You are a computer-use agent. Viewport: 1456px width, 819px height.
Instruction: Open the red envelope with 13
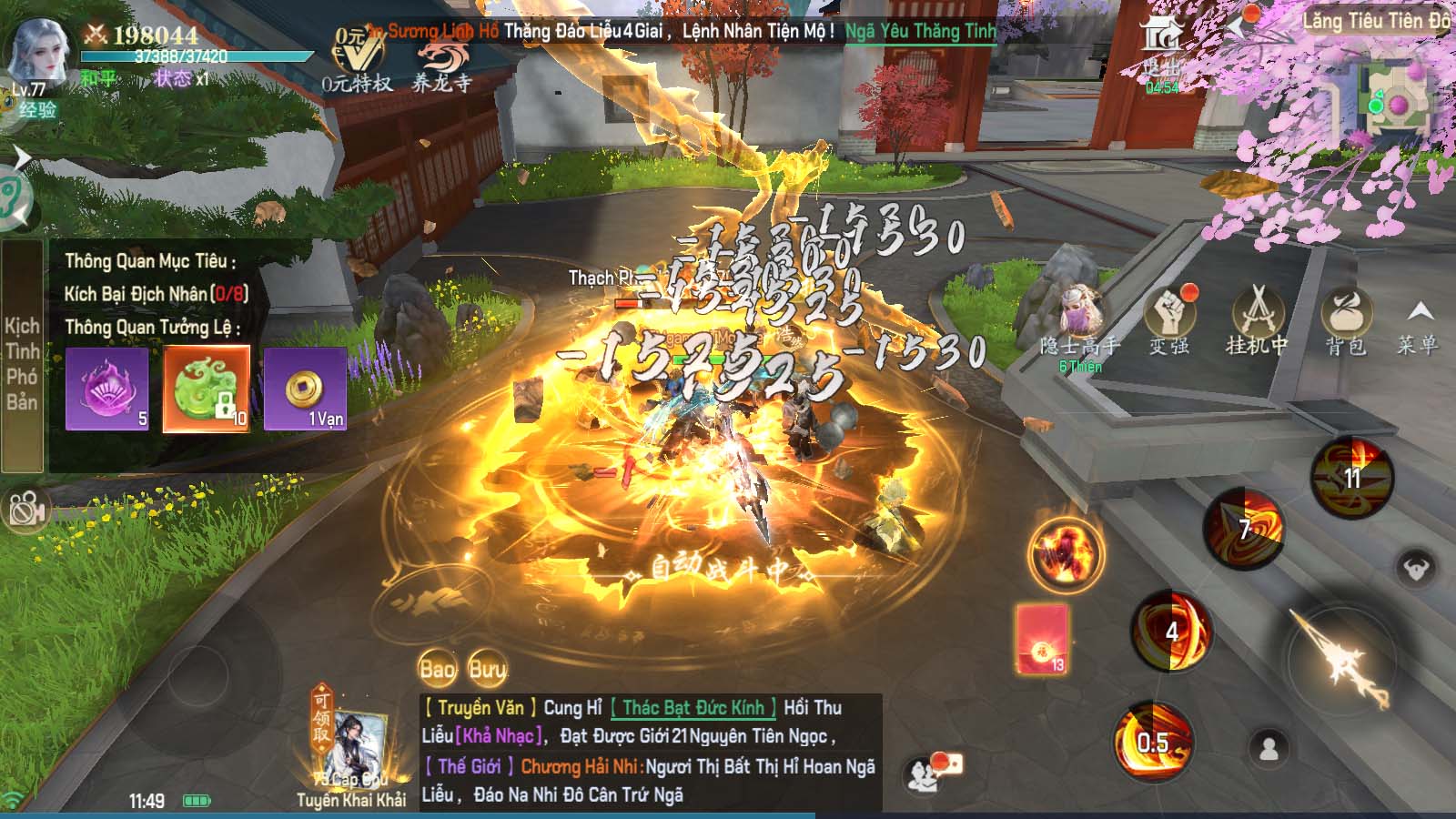(x=1043, y=639)
